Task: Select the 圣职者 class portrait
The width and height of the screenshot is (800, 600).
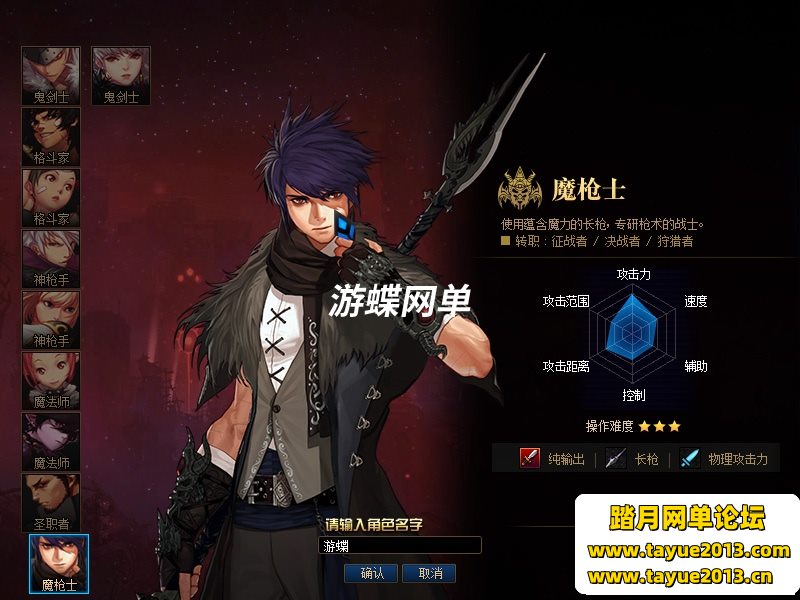Action: (51, 503)
